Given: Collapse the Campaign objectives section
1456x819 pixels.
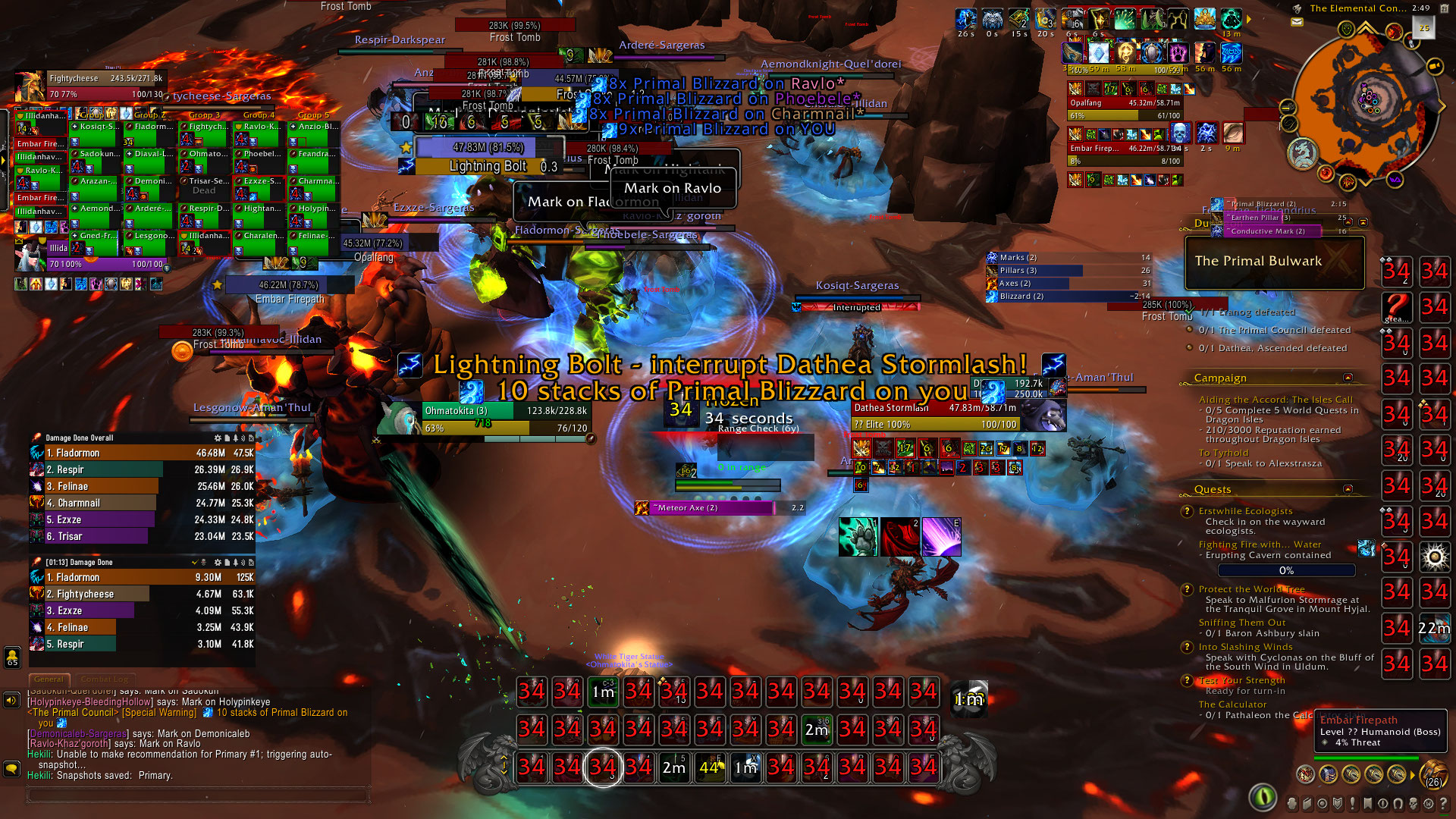Looking at the screenshot, I should pyautogui.click(x=1348, y=378).
